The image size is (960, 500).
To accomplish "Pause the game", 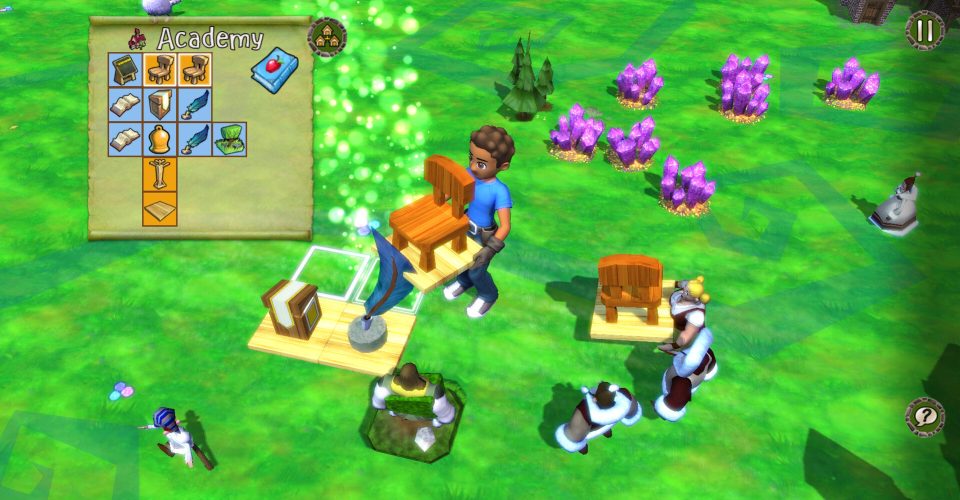I will tap(924, 30).
